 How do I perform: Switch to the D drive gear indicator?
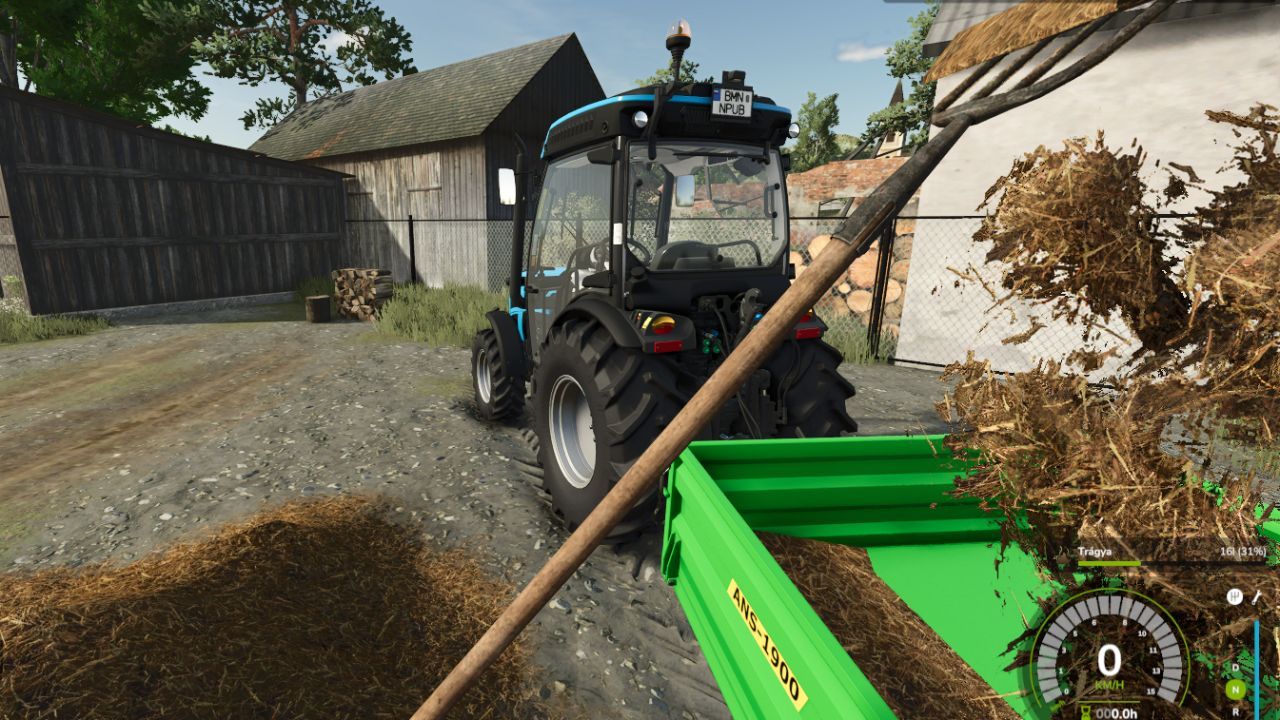click(1234, 667)
